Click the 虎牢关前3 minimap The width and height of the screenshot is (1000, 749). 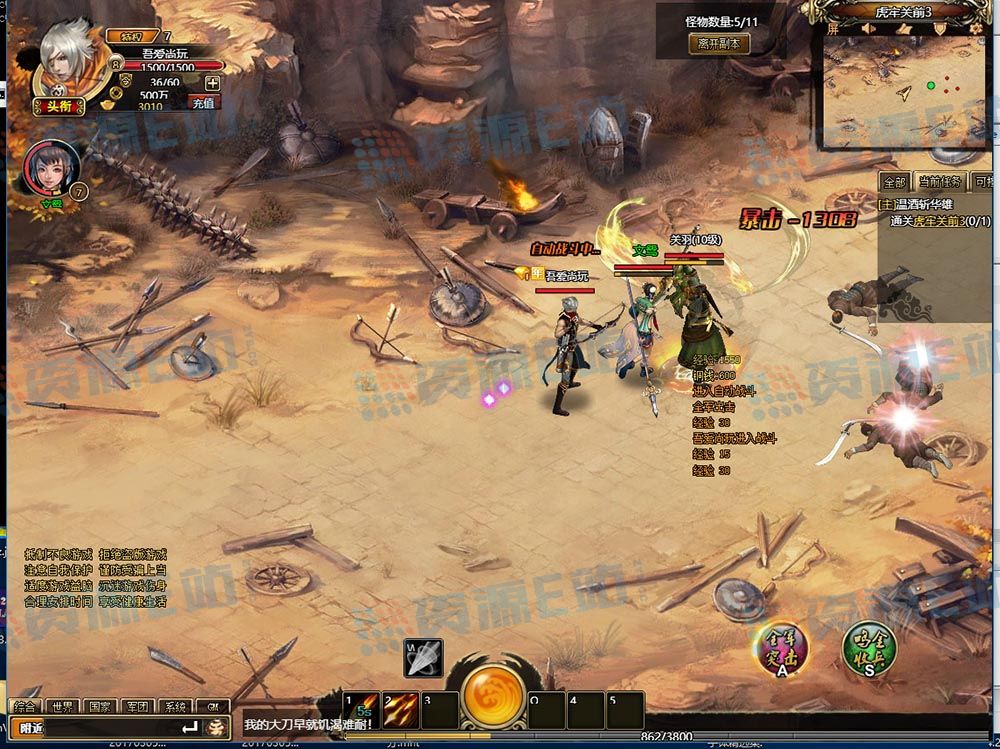908,91
